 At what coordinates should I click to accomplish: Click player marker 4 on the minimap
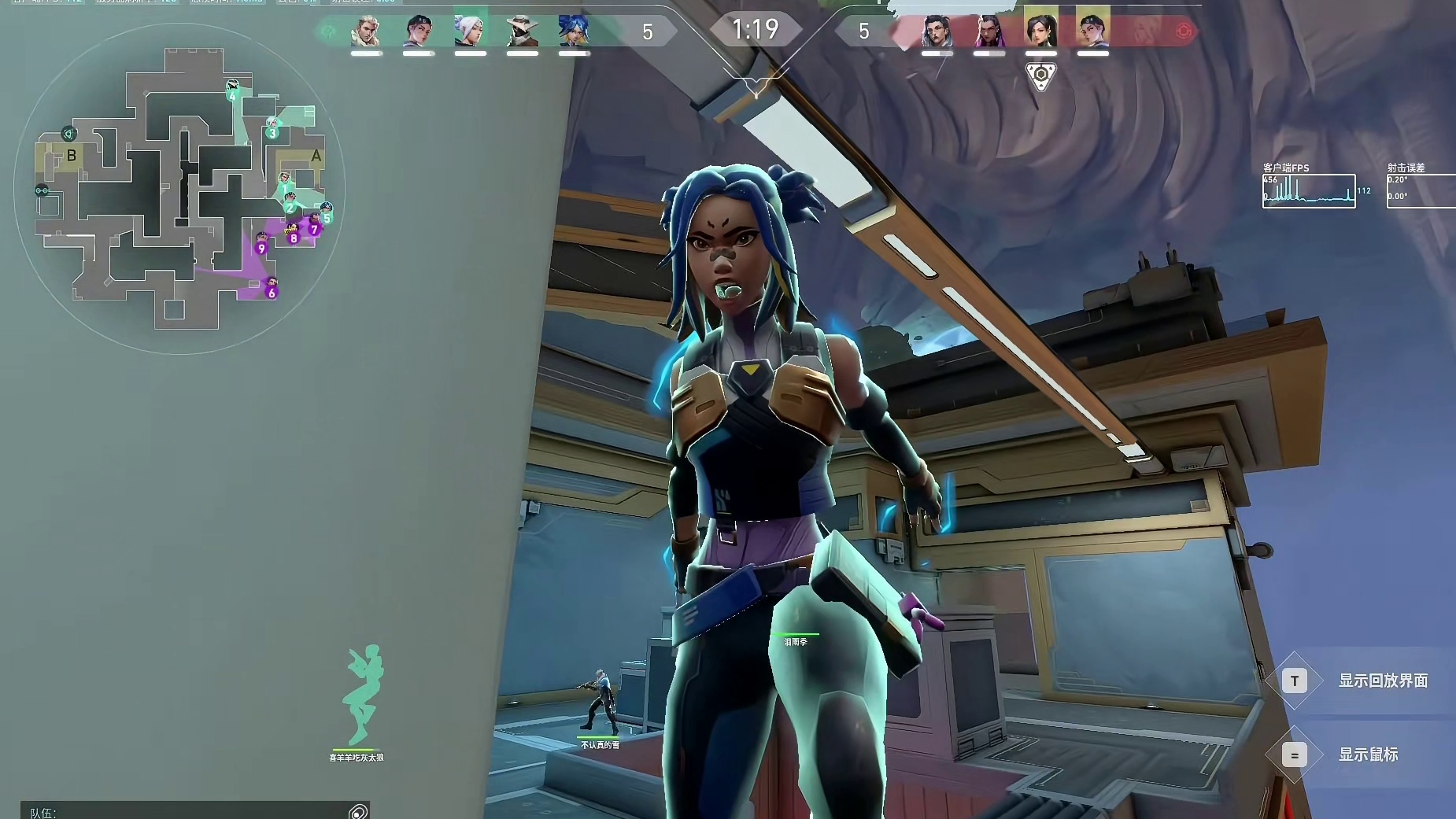[232, 96]
